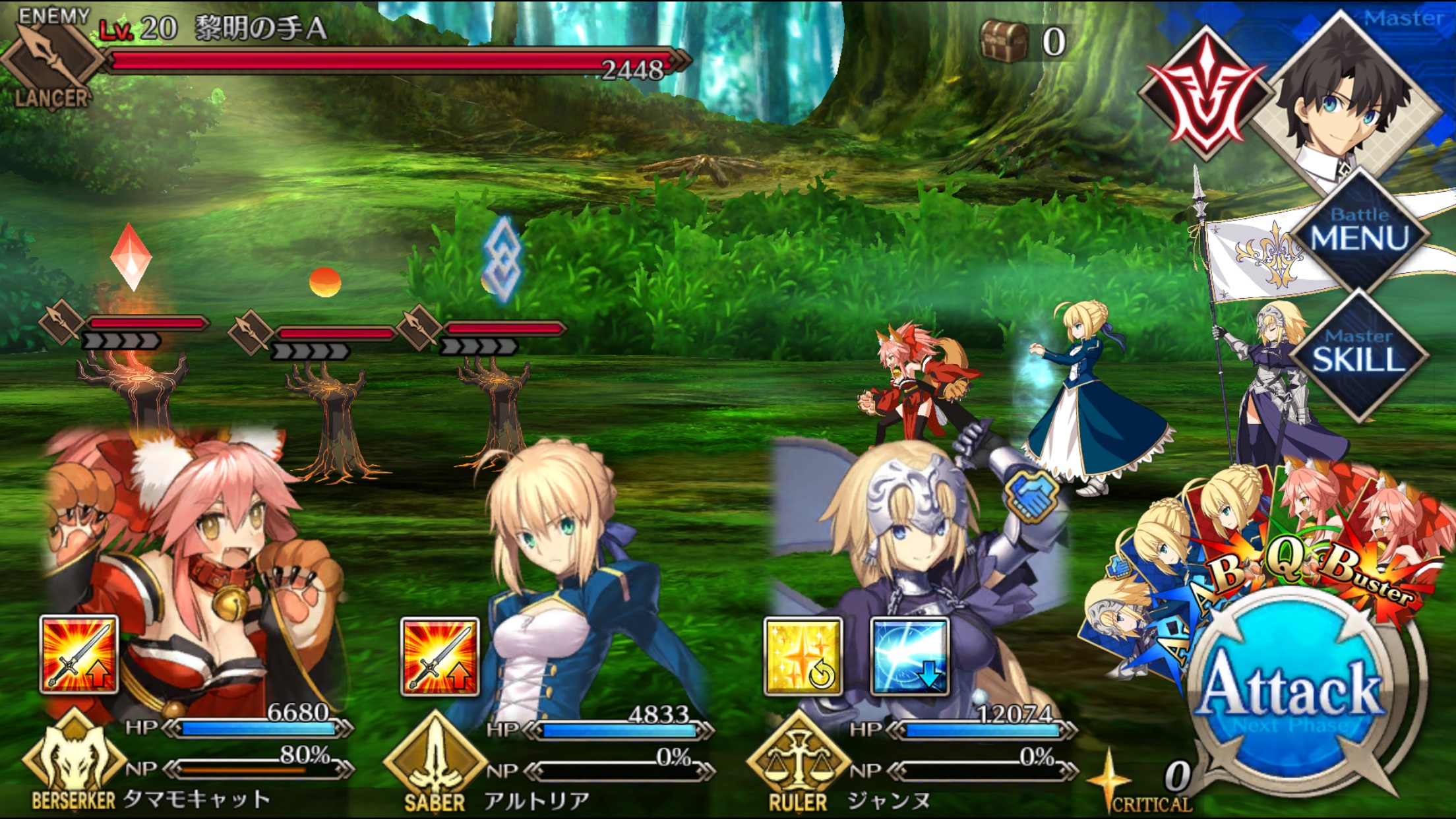Open Jeanne's Ruler class icon
1456x819 pixels.
[x=798, y=762]
